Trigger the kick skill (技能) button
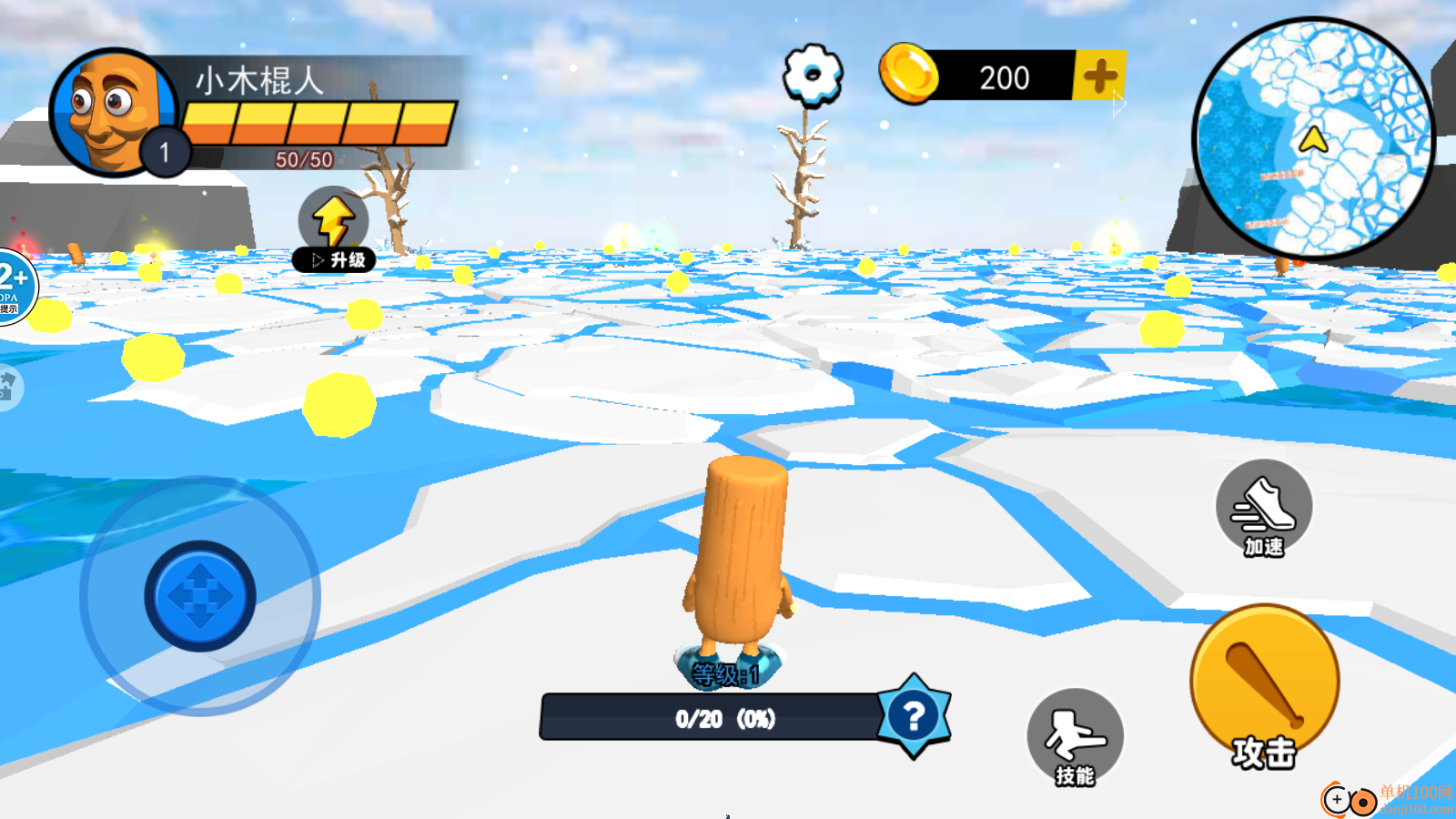 point(1075,737)
